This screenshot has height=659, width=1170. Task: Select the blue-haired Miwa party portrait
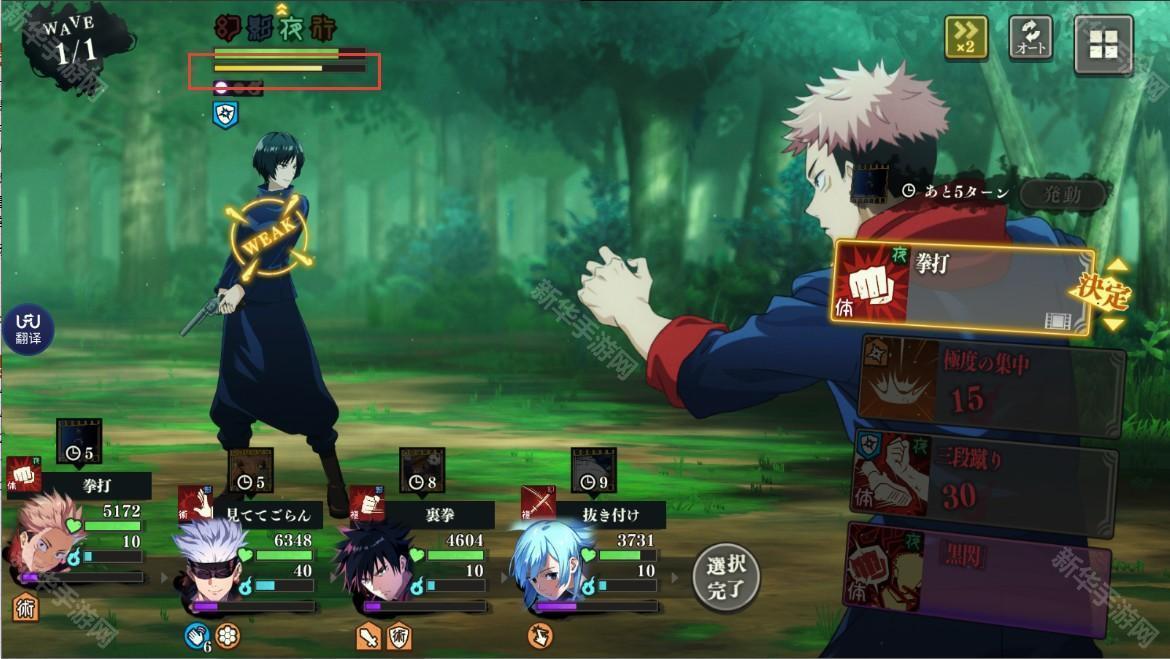548,566
